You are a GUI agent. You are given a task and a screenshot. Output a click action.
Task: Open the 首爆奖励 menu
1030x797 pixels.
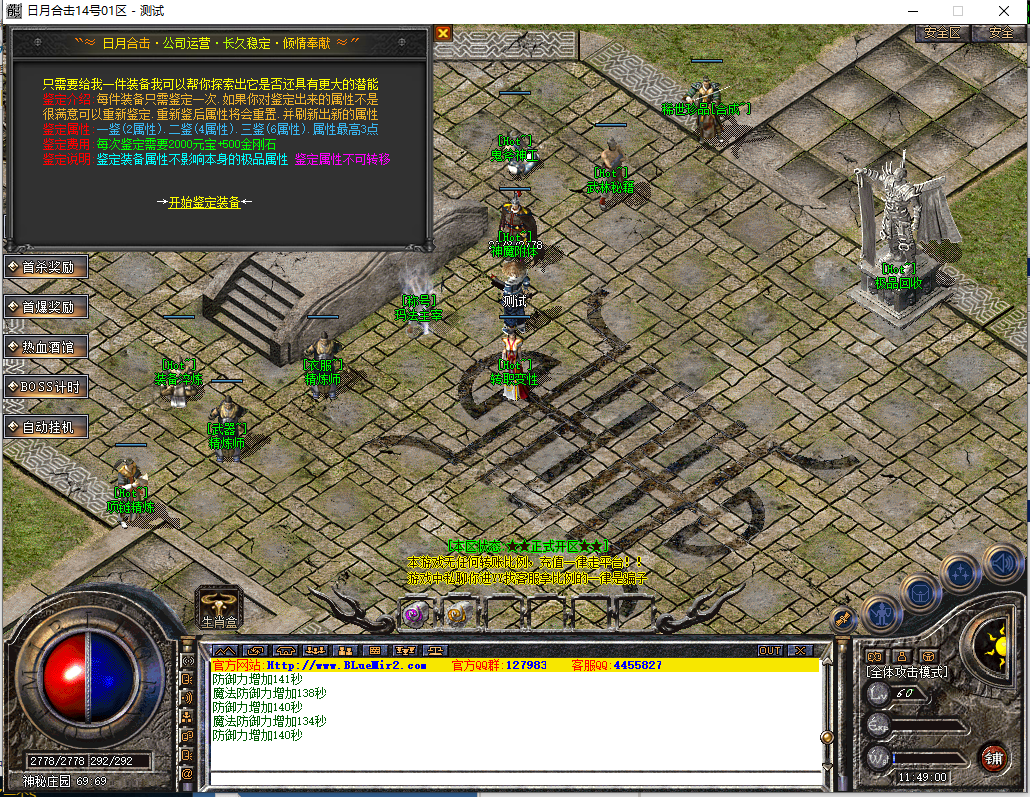pyautogui.click(x=47, y=307)
